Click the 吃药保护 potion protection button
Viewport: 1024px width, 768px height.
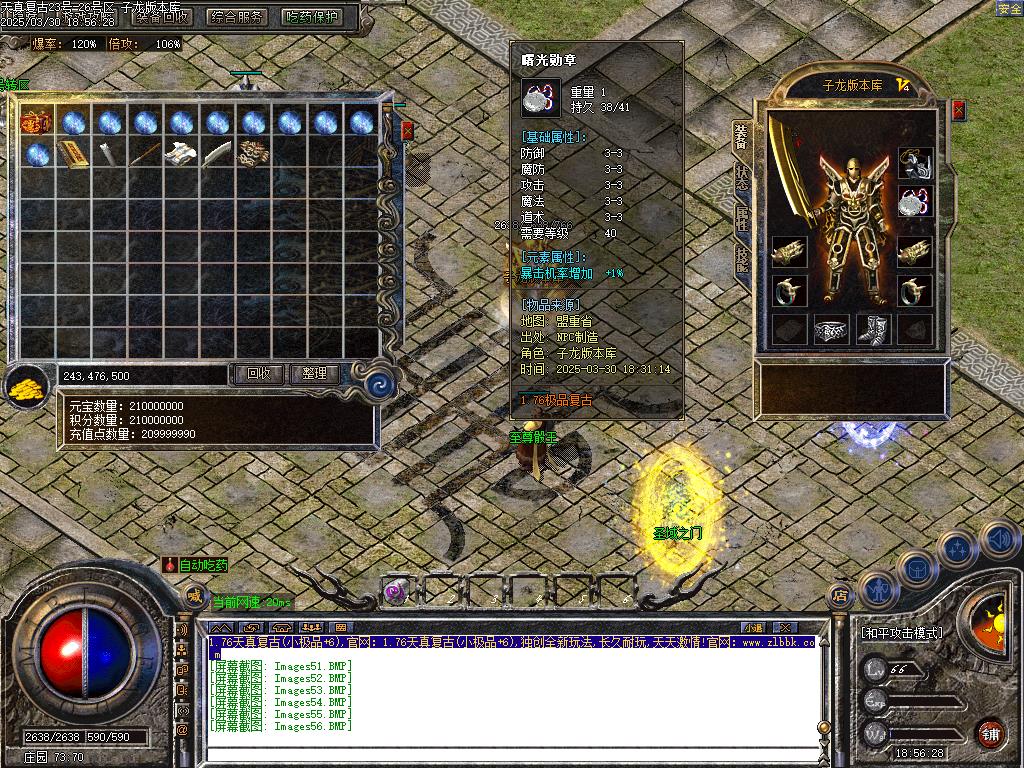312,16
